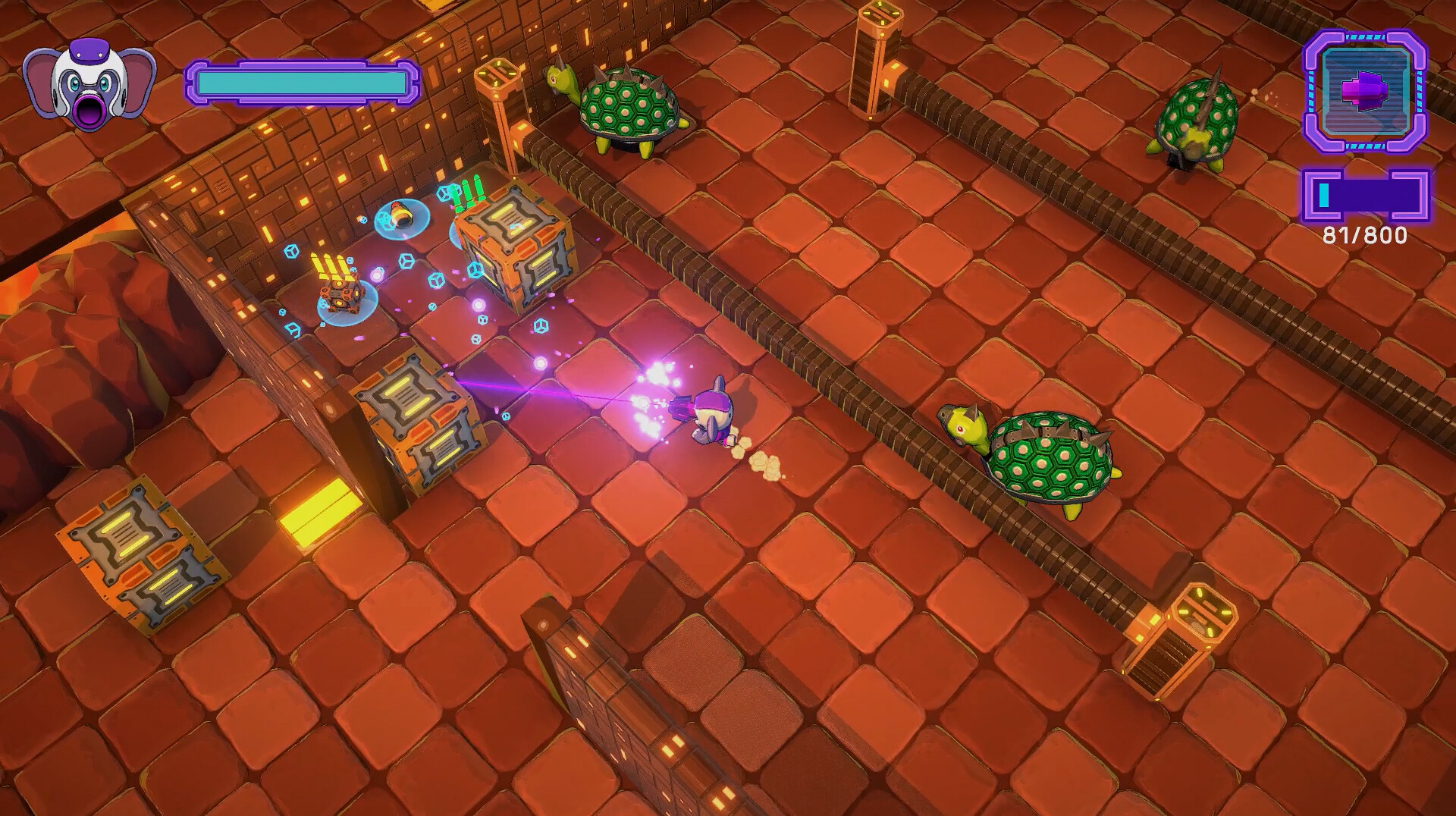Click the gun pickup inside the blue circle
The image size is (1456, 816).
click(x=400, y=216)
